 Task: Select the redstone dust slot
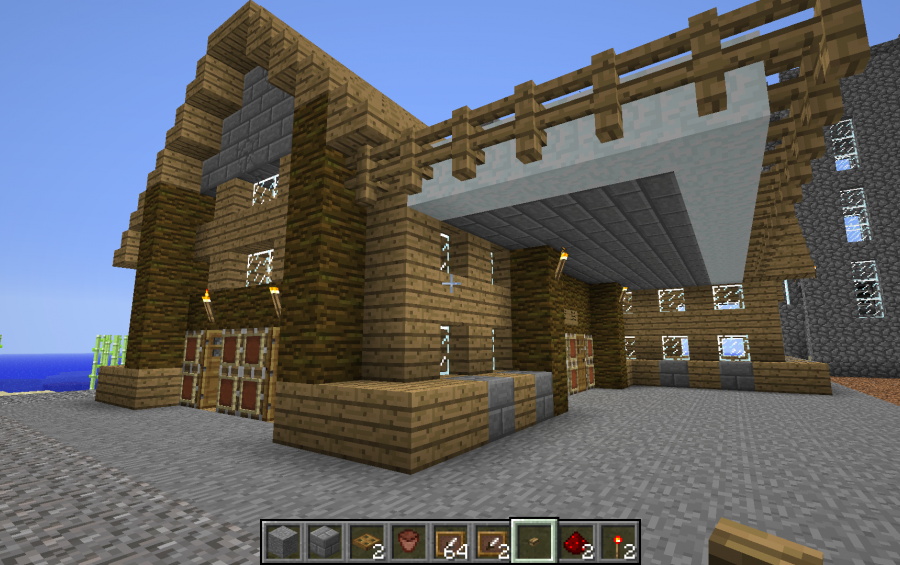pos(575,542)
